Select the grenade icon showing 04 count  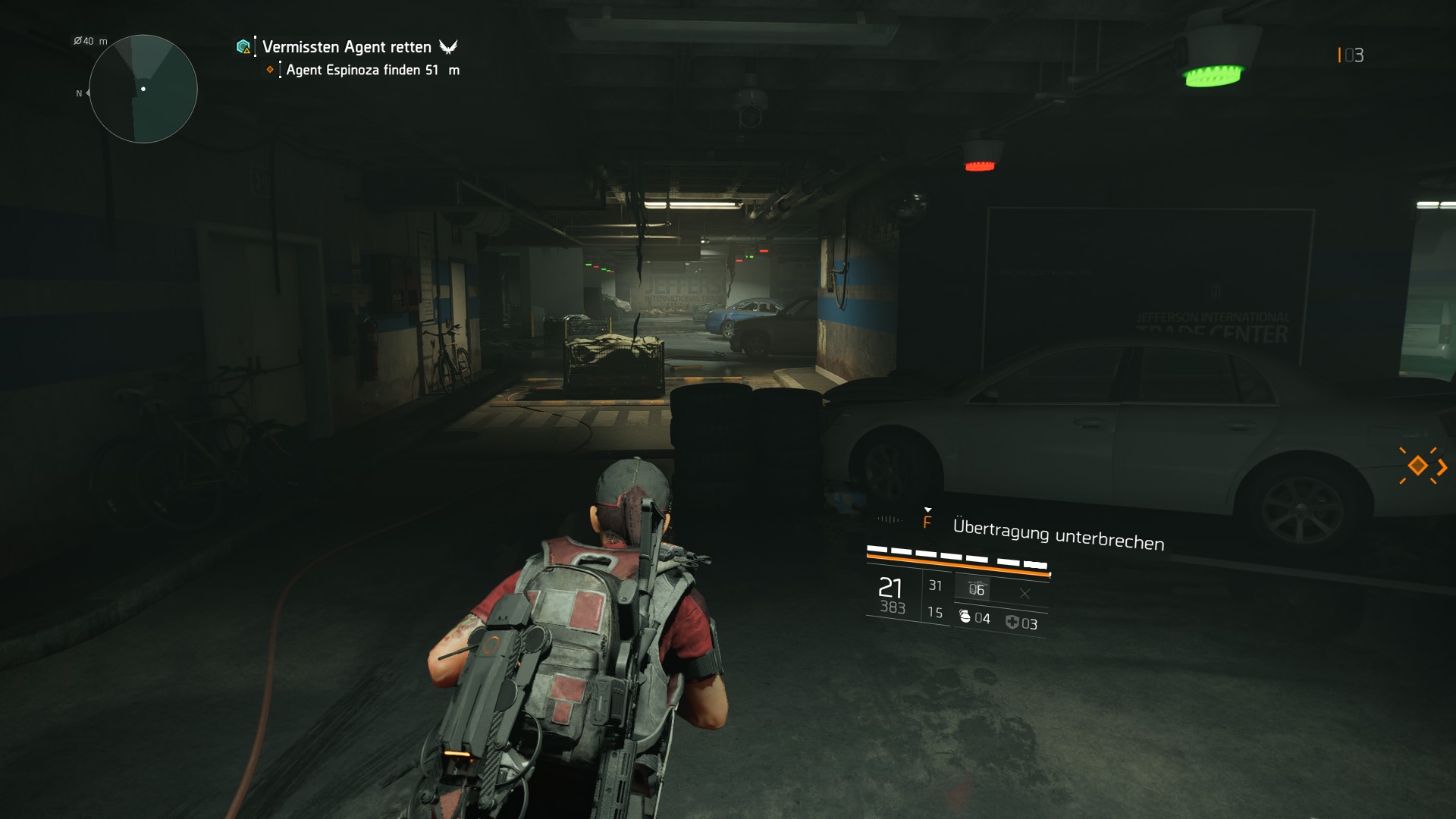965,618
